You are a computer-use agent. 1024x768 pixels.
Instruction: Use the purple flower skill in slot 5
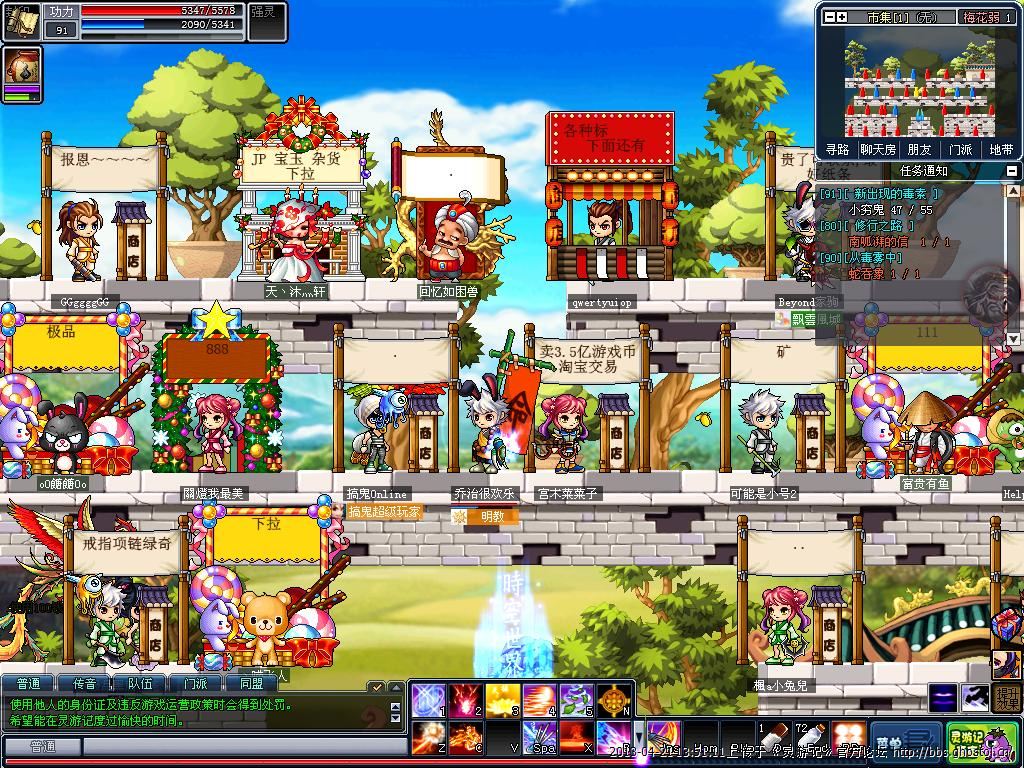click(x=576, y=699)
